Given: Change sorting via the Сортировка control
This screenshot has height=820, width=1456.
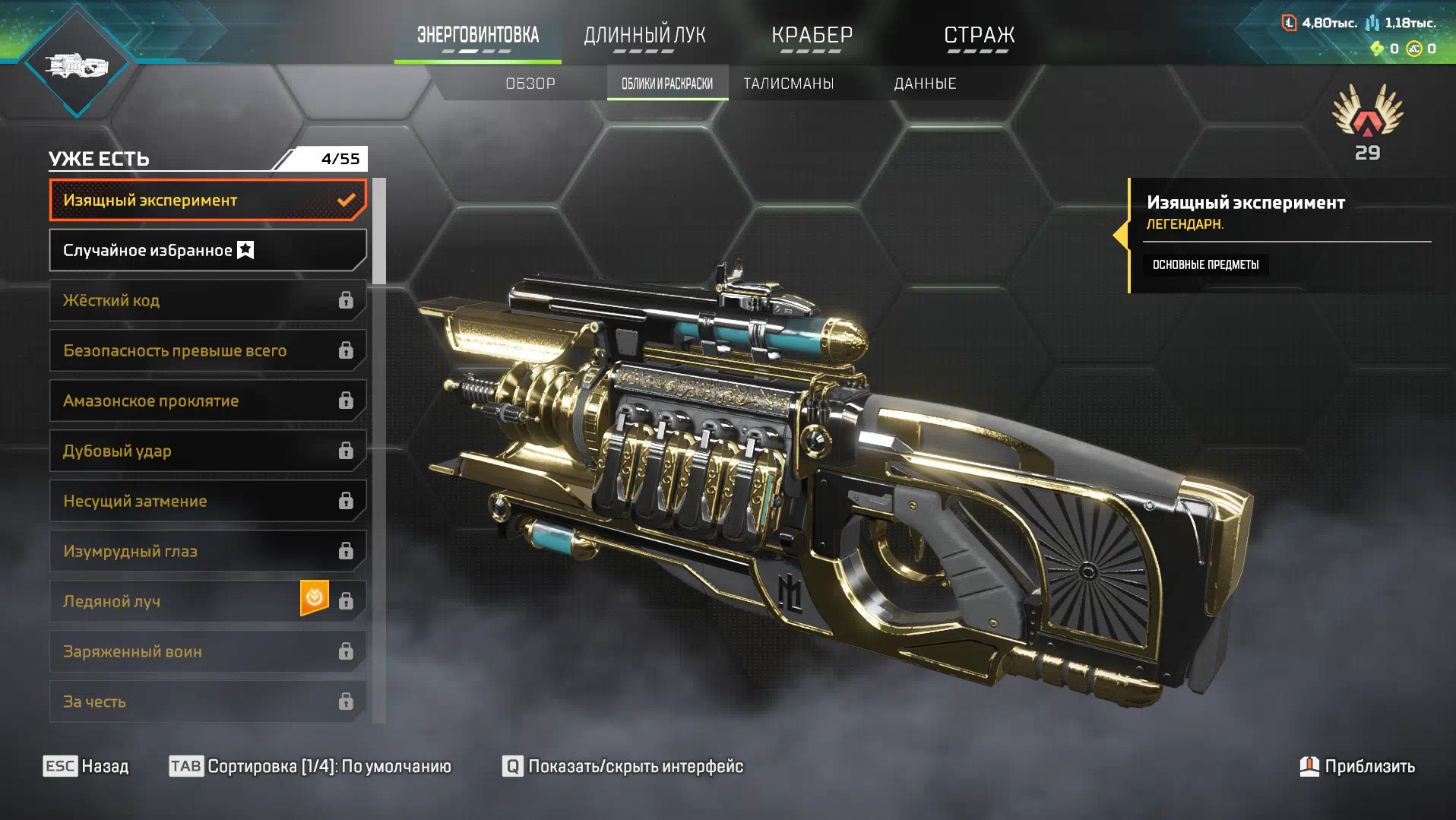Looking at the screenshot, I should point(310,766).
